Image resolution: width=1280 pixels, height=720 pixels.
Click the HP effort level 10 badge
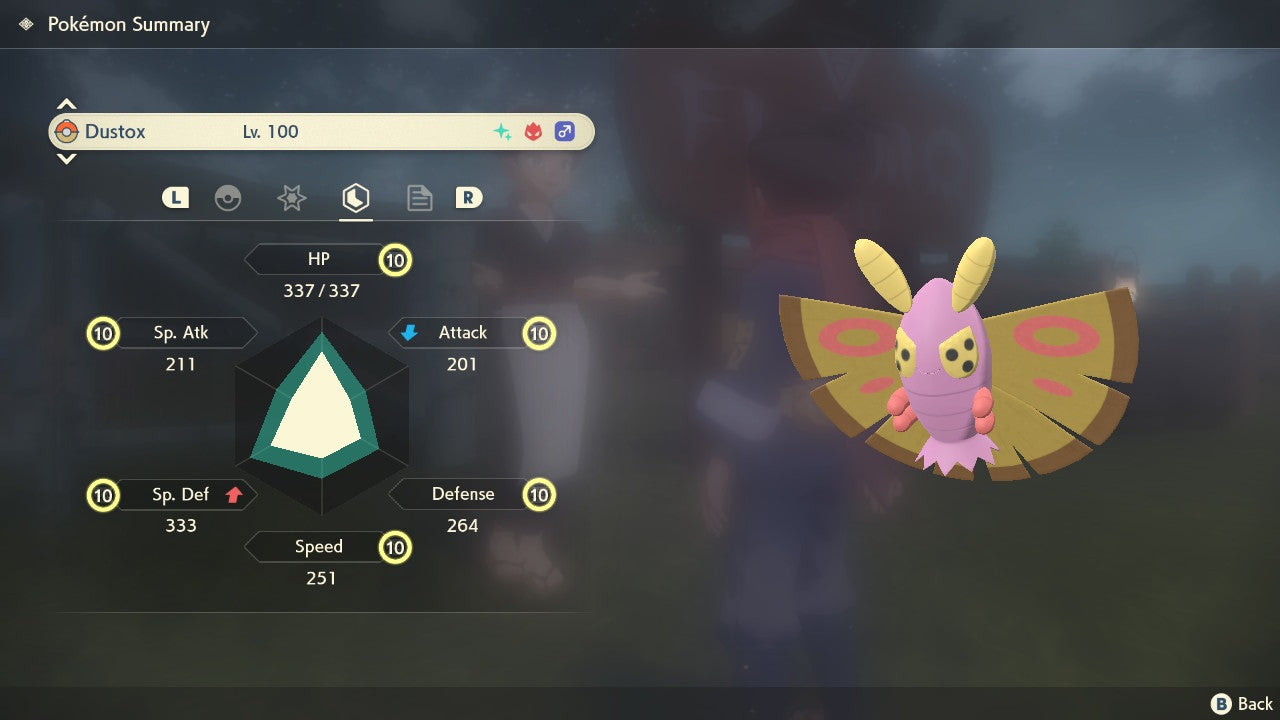pos(396,261)
